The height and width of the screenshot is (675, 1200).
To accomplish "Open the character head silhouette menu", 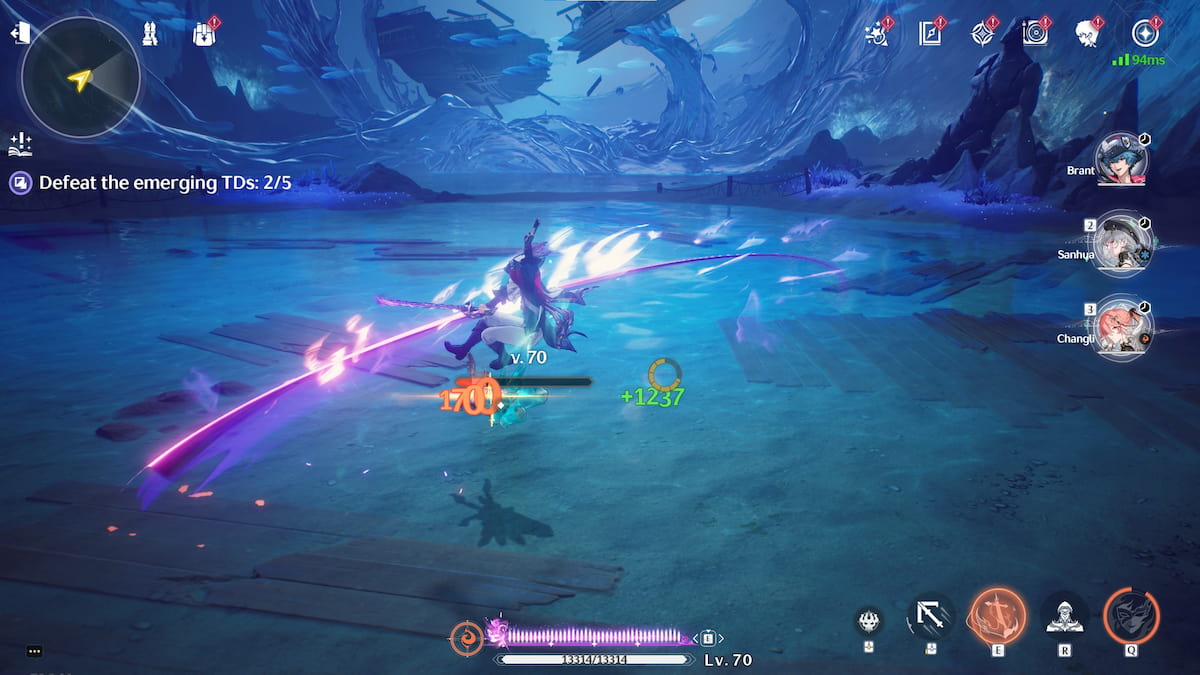I will tap(1088, 33).
